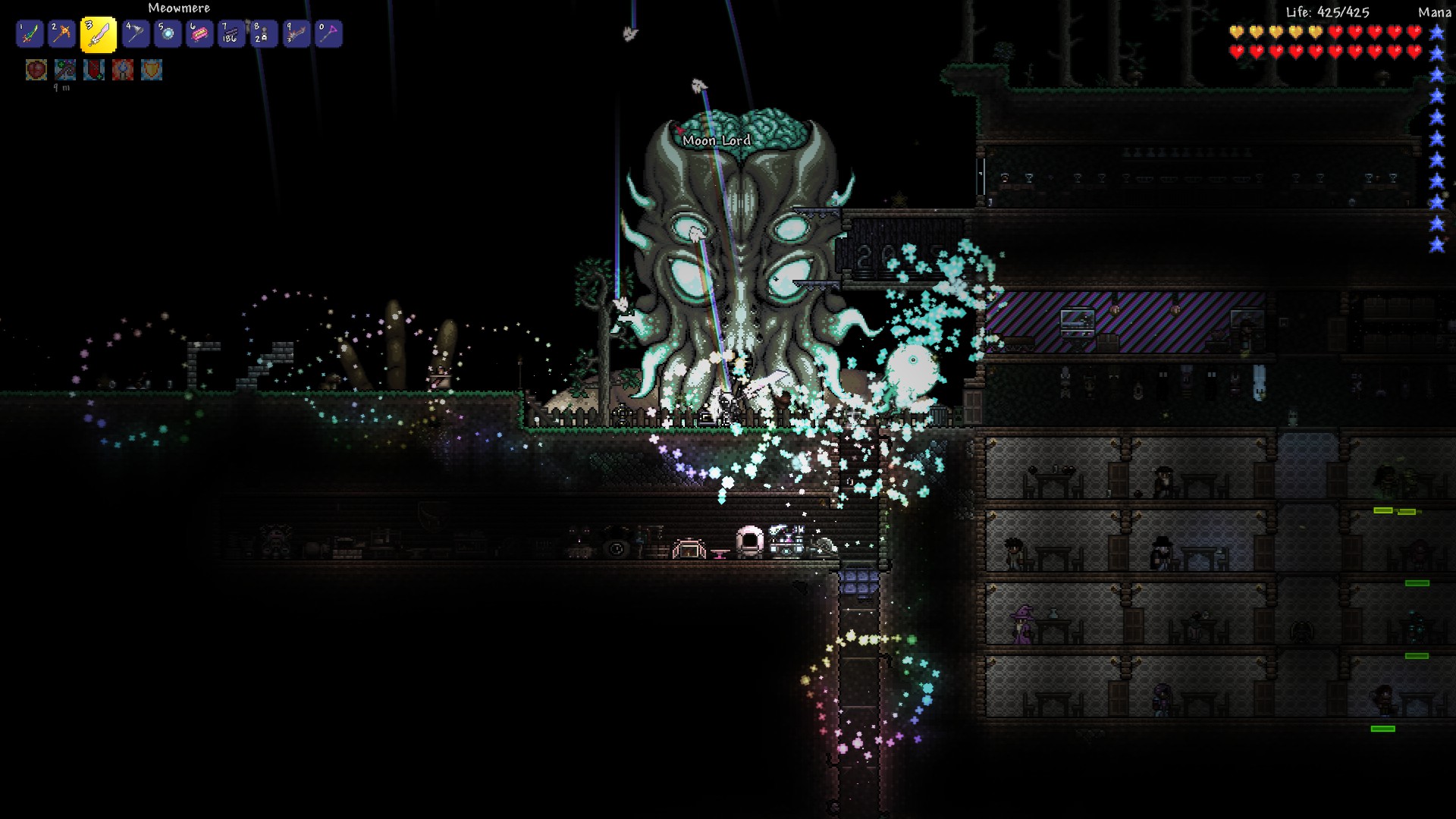The width and height of the screenshot is (1456, 819).
Task: Pick the glowing blue orb in slot 5
Action: (168, 34)
